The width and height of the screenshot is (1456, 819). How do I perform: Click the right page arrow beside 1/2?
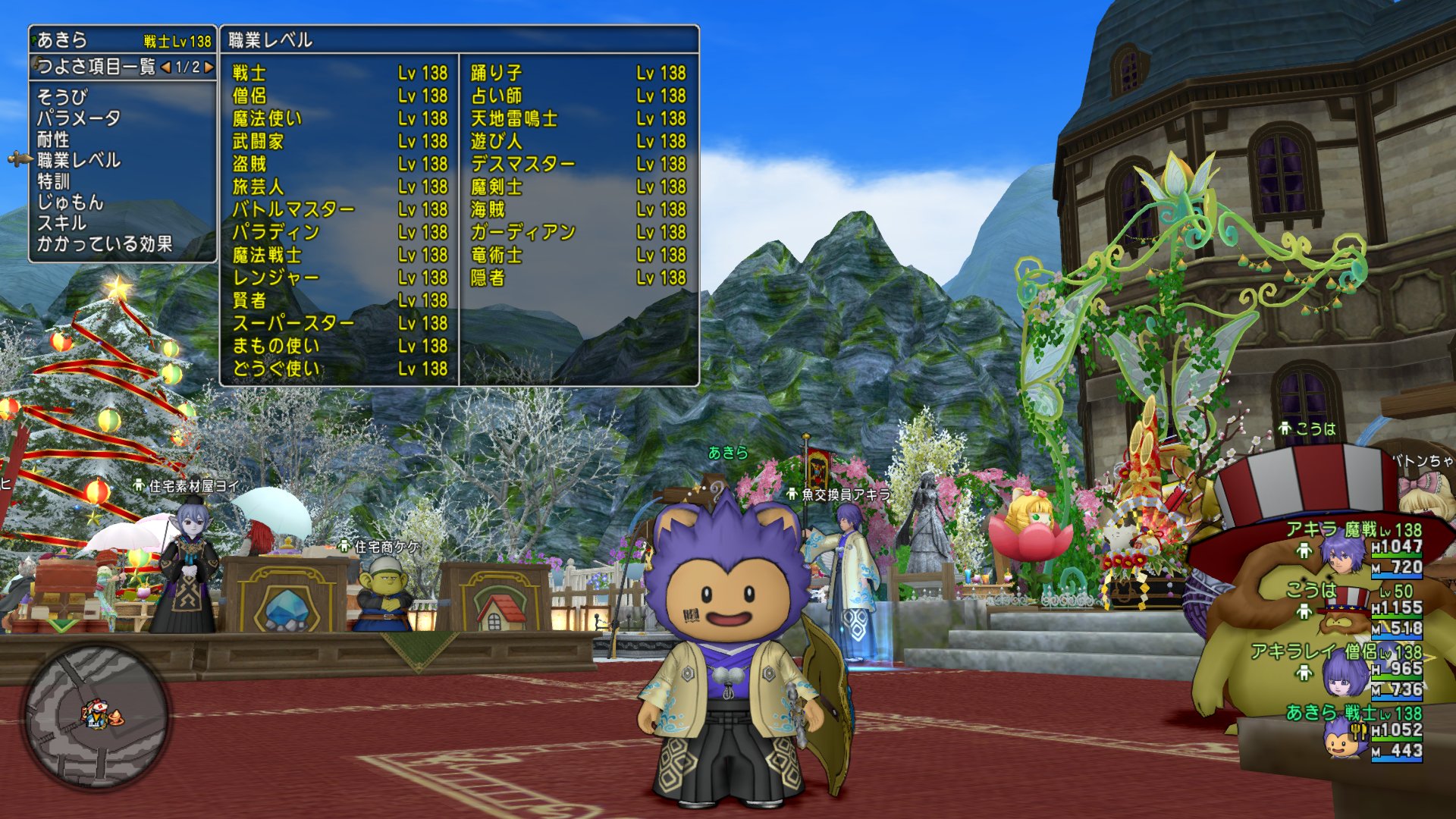tap(209, 67)
